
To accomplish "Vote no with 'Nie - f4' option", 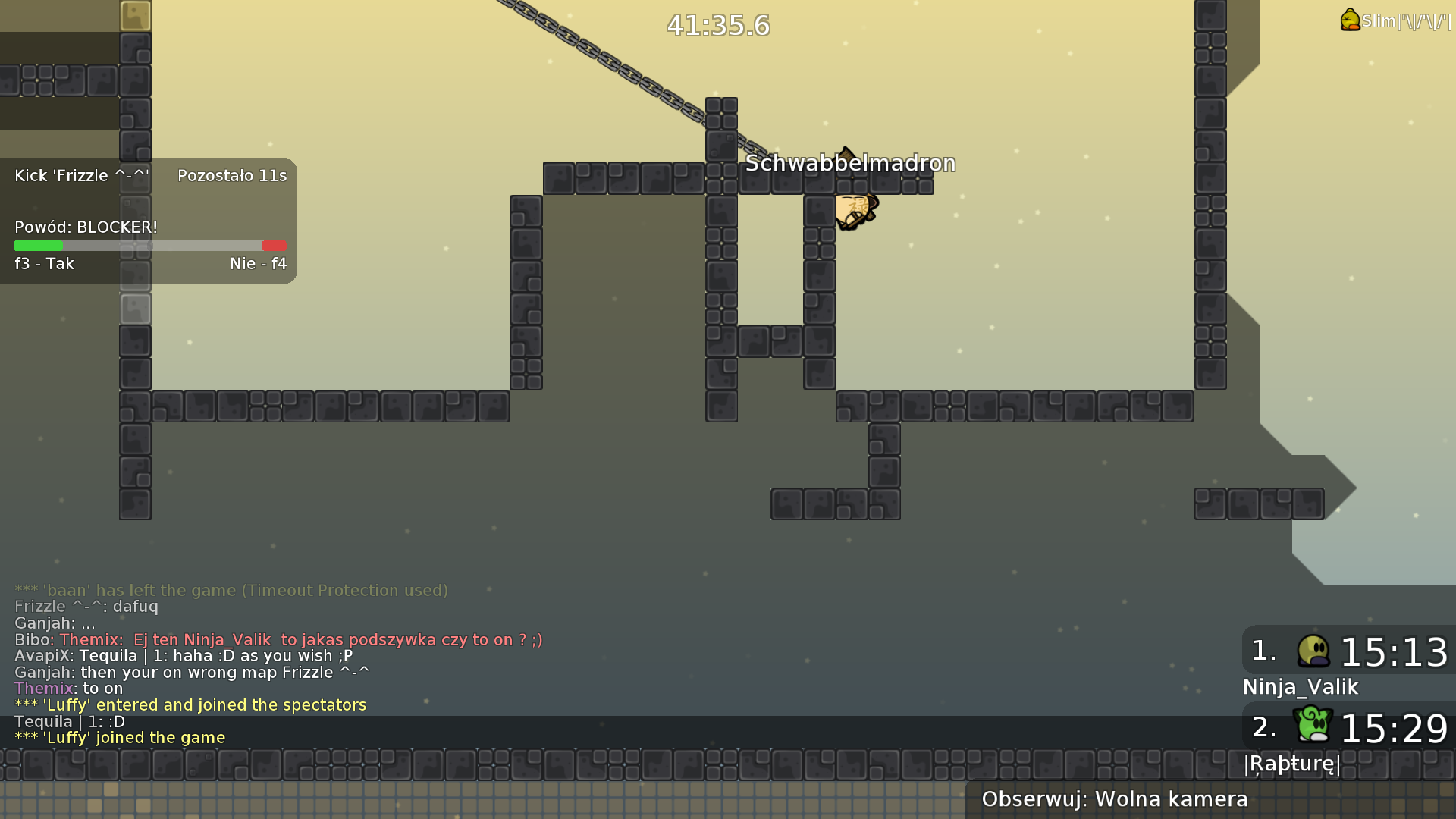I will coord(258,263).
